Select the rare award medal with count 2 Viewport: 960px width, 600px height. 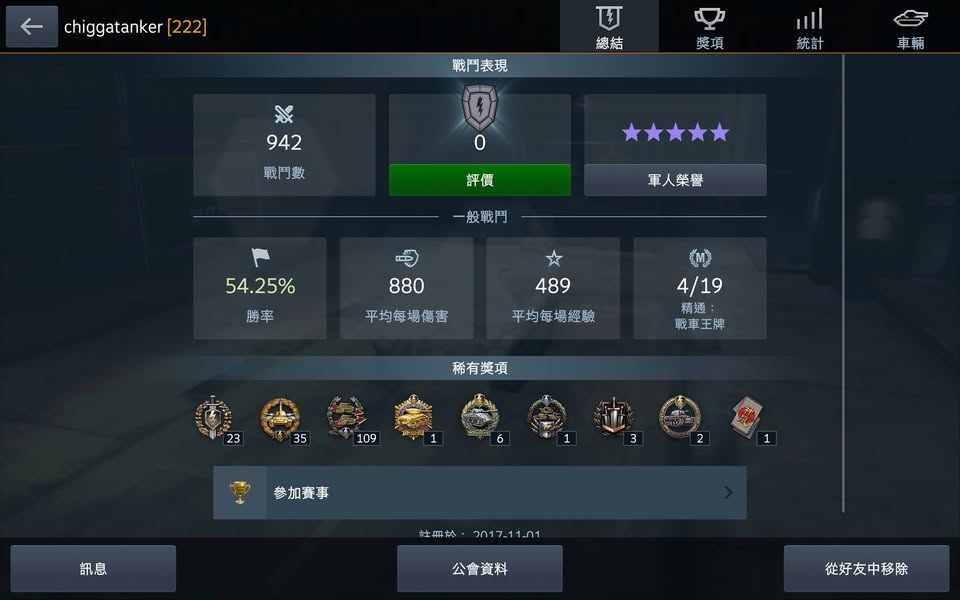680,418
